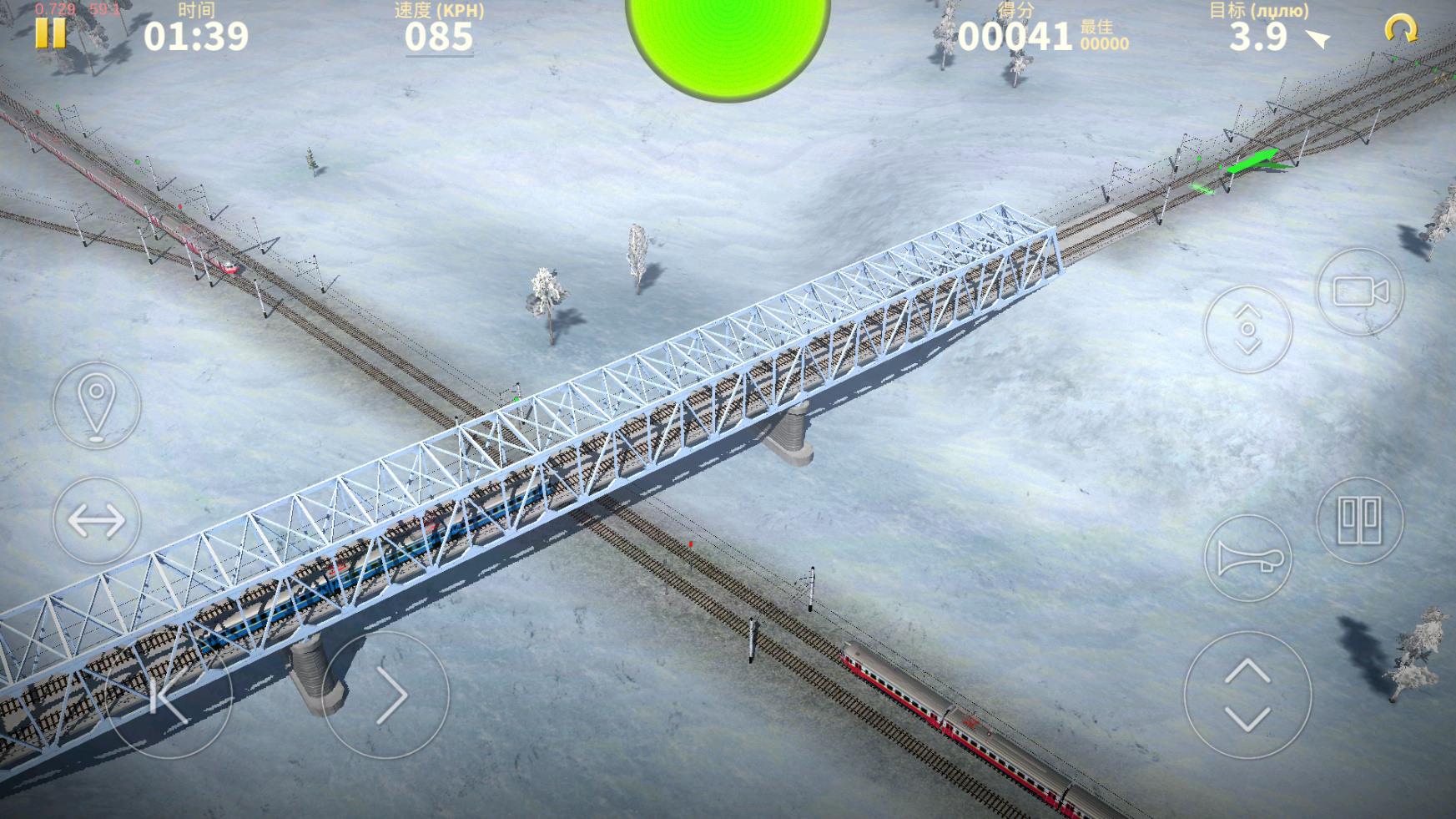Switch the camera view mode
1456x819 pixels.
coord(1360,292)
